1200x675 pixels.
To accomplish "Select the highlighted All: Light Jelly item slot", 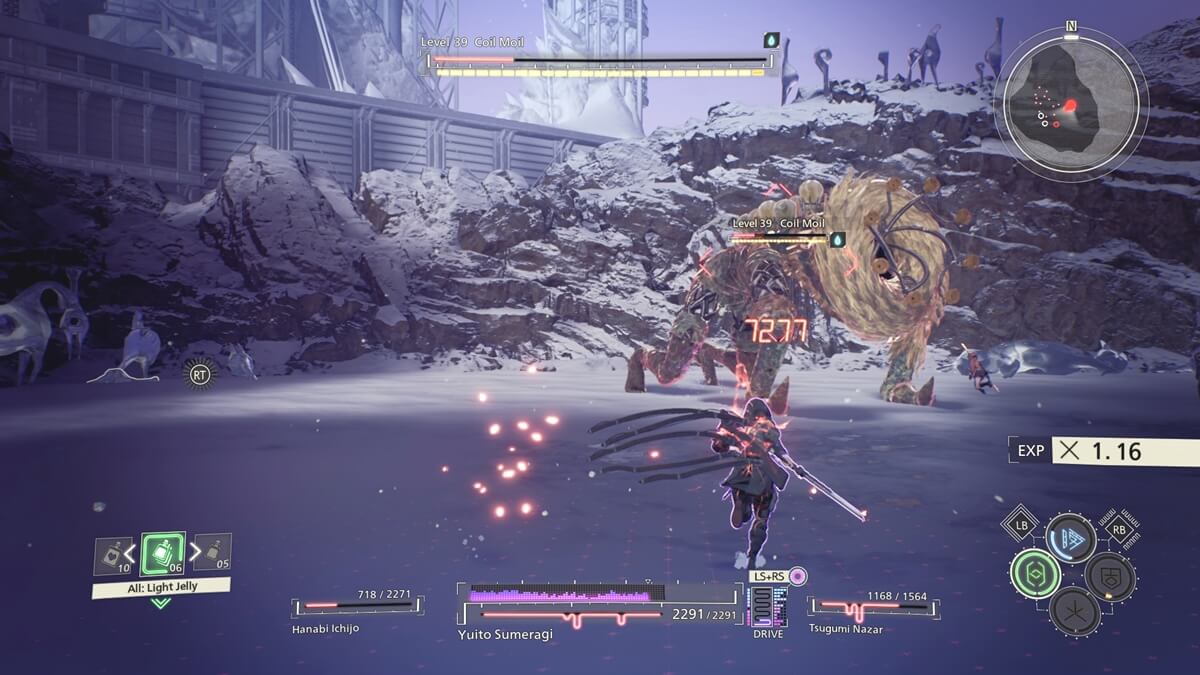I will (x=162, y=553).
